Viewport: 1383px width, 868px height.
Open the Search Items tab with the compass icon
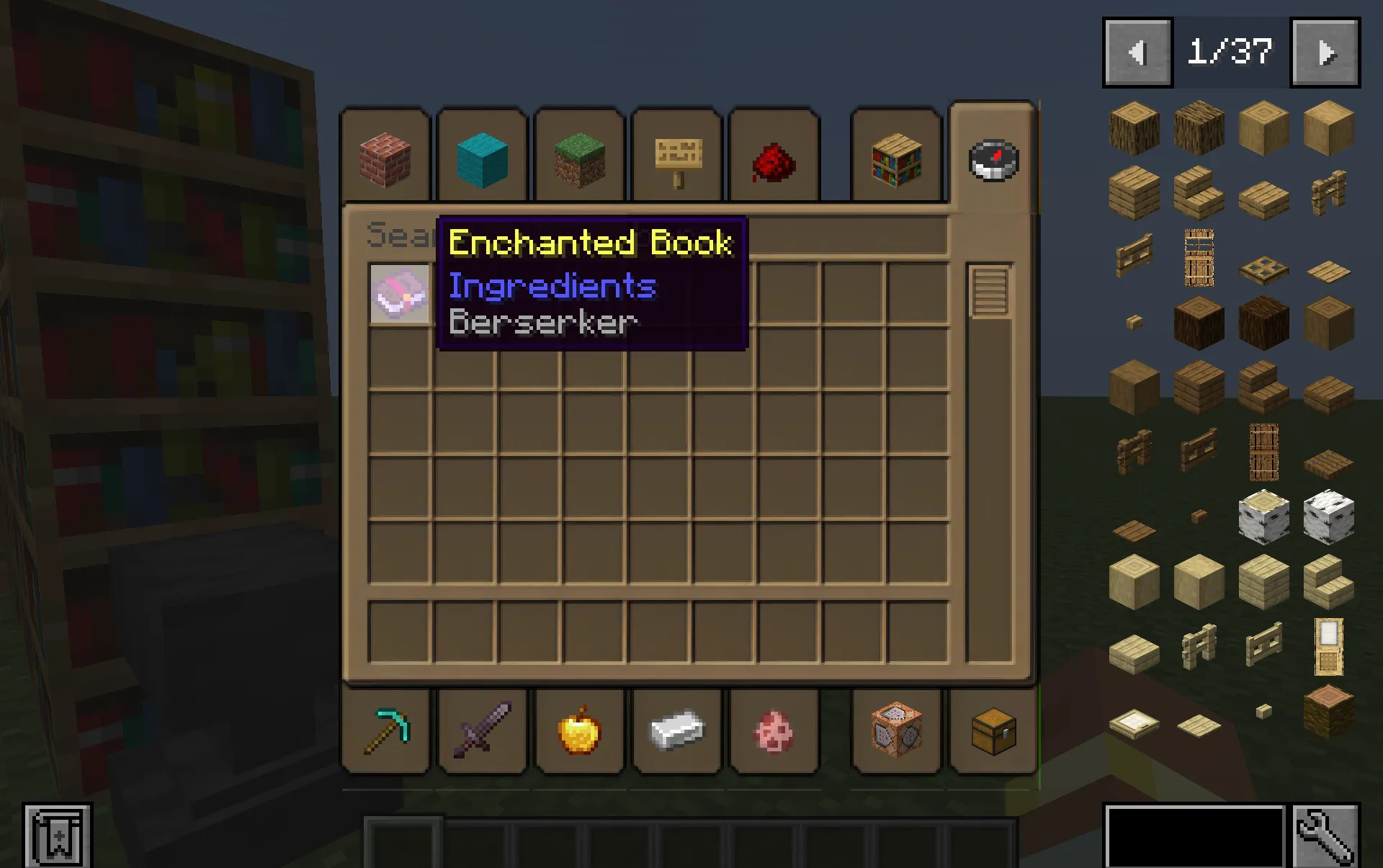tap(992, 160)
